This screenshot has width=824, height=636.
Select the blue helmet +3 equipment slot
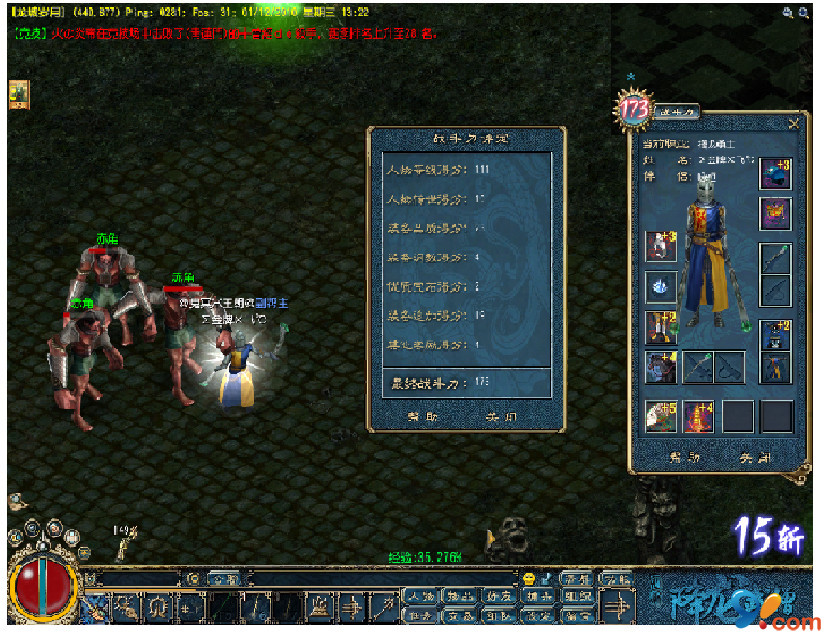pyautogui.click(x=775, y=173)
